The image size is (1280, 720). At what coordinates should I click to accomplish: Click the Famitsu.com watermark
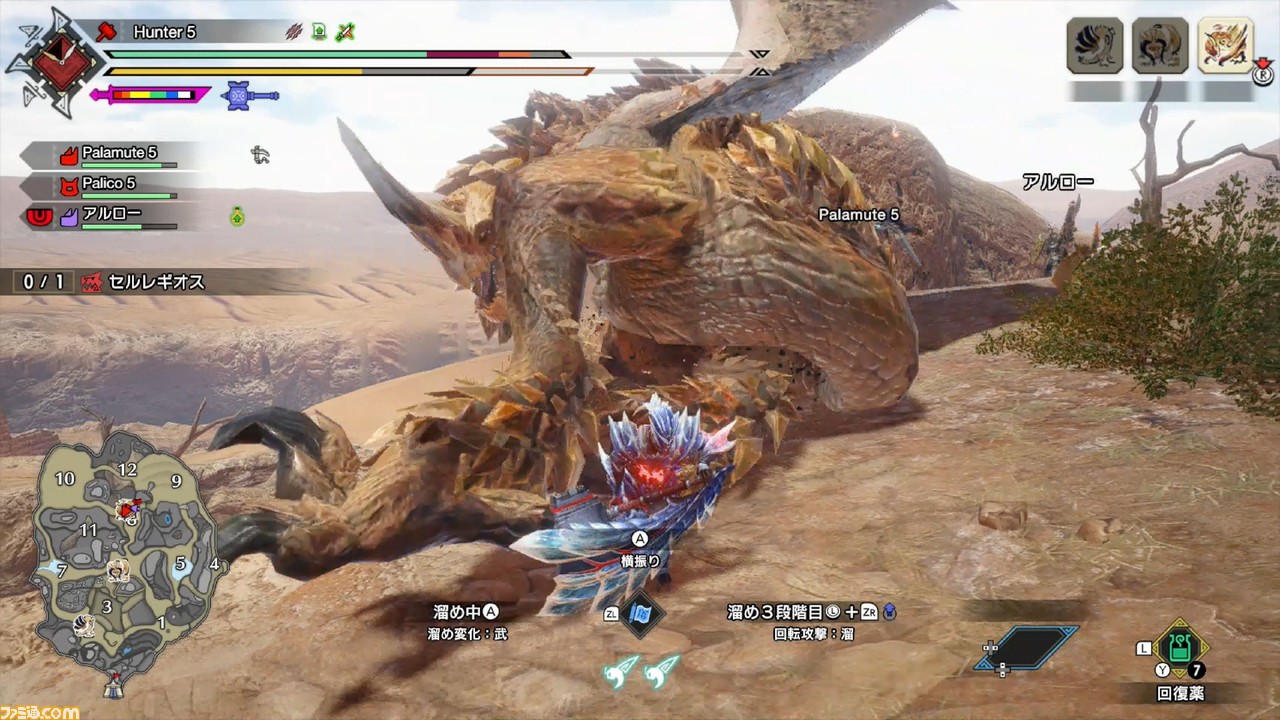(x=40, y=711)
